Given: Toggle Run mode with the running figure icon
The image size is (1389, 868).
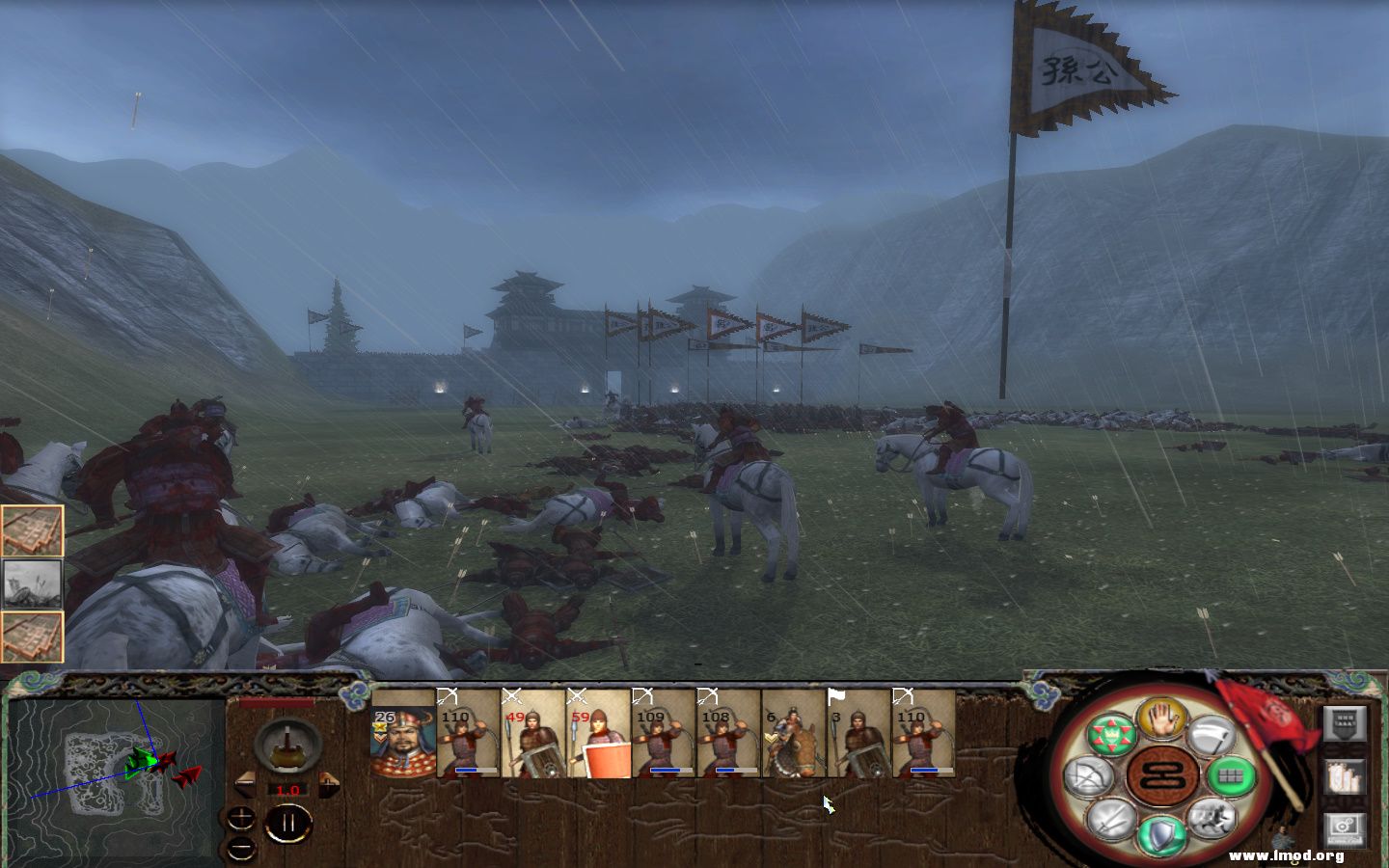Looking at the screenshot, I should tap(1213, 817).
